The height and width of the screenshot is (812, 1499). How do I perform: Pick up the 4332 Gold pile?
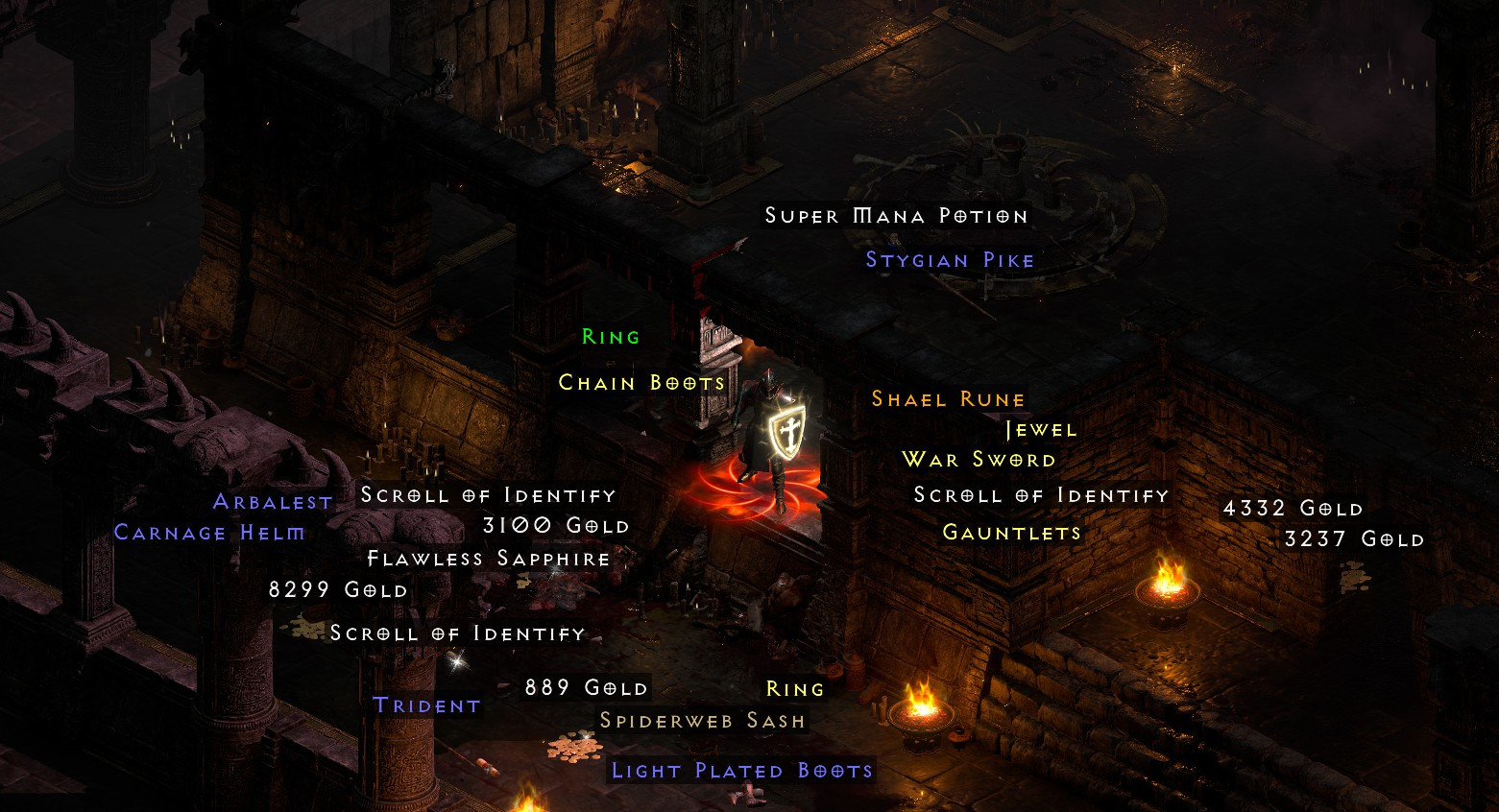point(1292,509)
